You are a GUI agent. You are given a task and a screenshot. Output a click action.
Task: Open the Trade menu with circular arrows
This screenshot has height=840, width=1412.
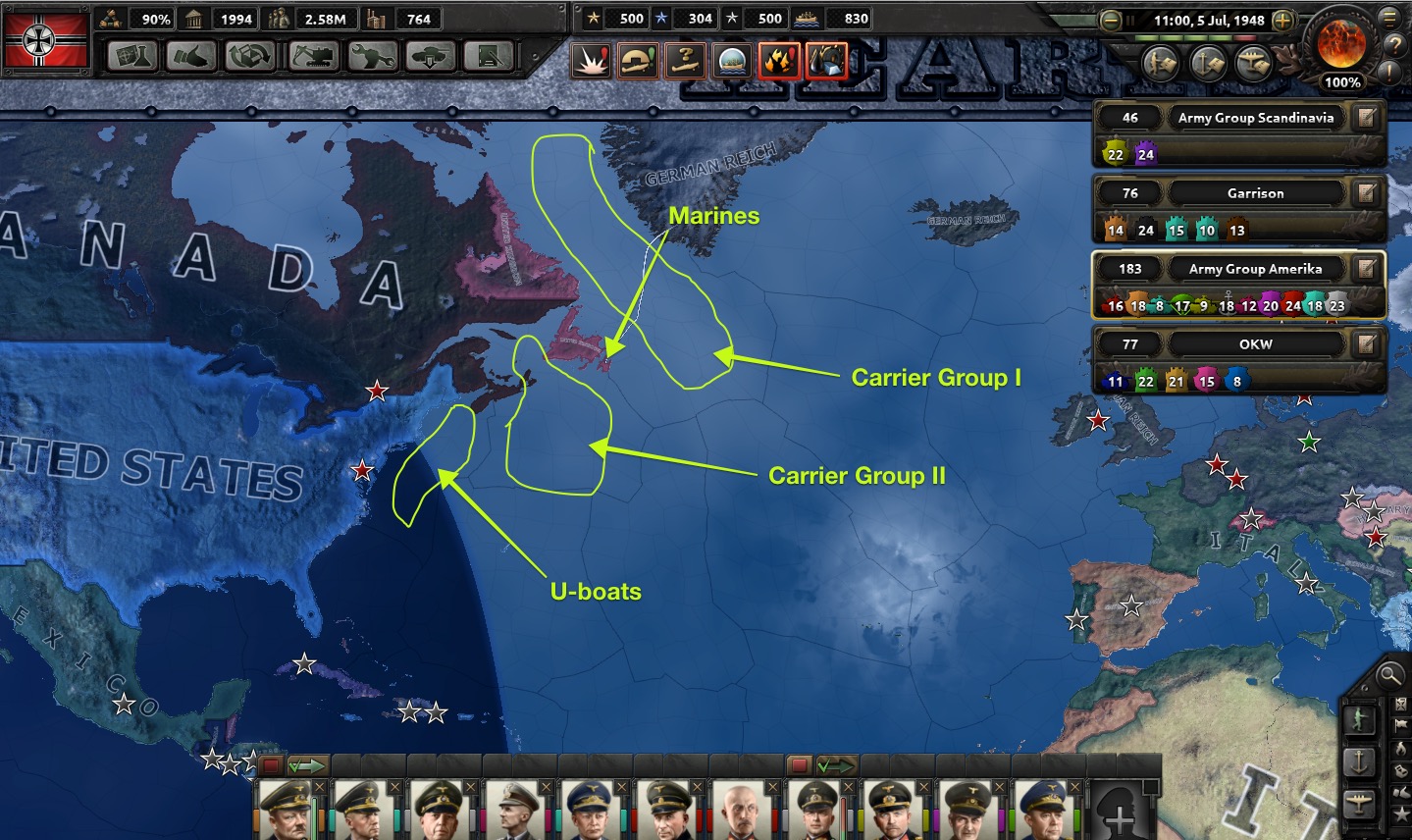250,57
